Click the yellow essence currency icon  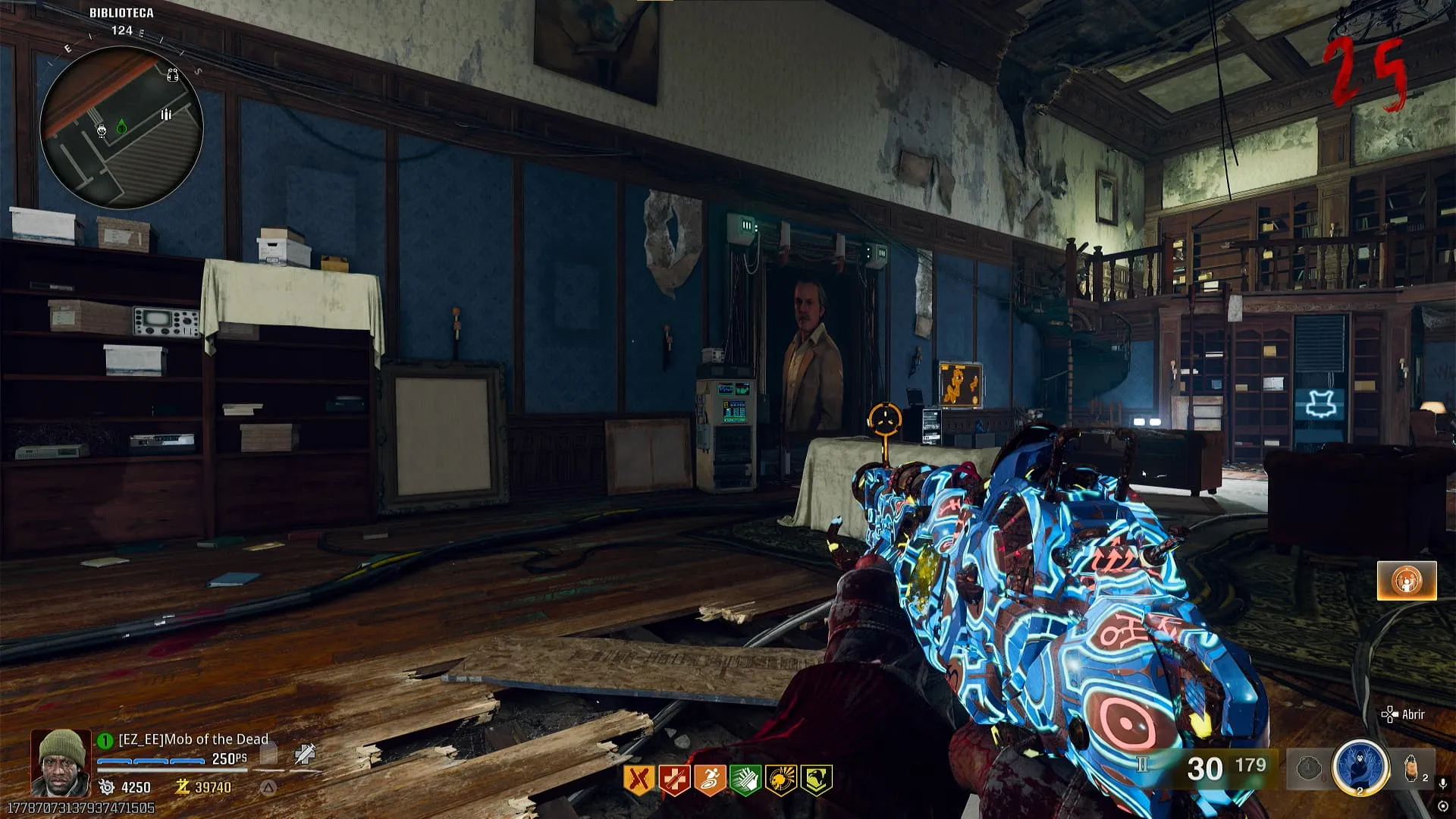pyautogui.click(x=182, y=787)
